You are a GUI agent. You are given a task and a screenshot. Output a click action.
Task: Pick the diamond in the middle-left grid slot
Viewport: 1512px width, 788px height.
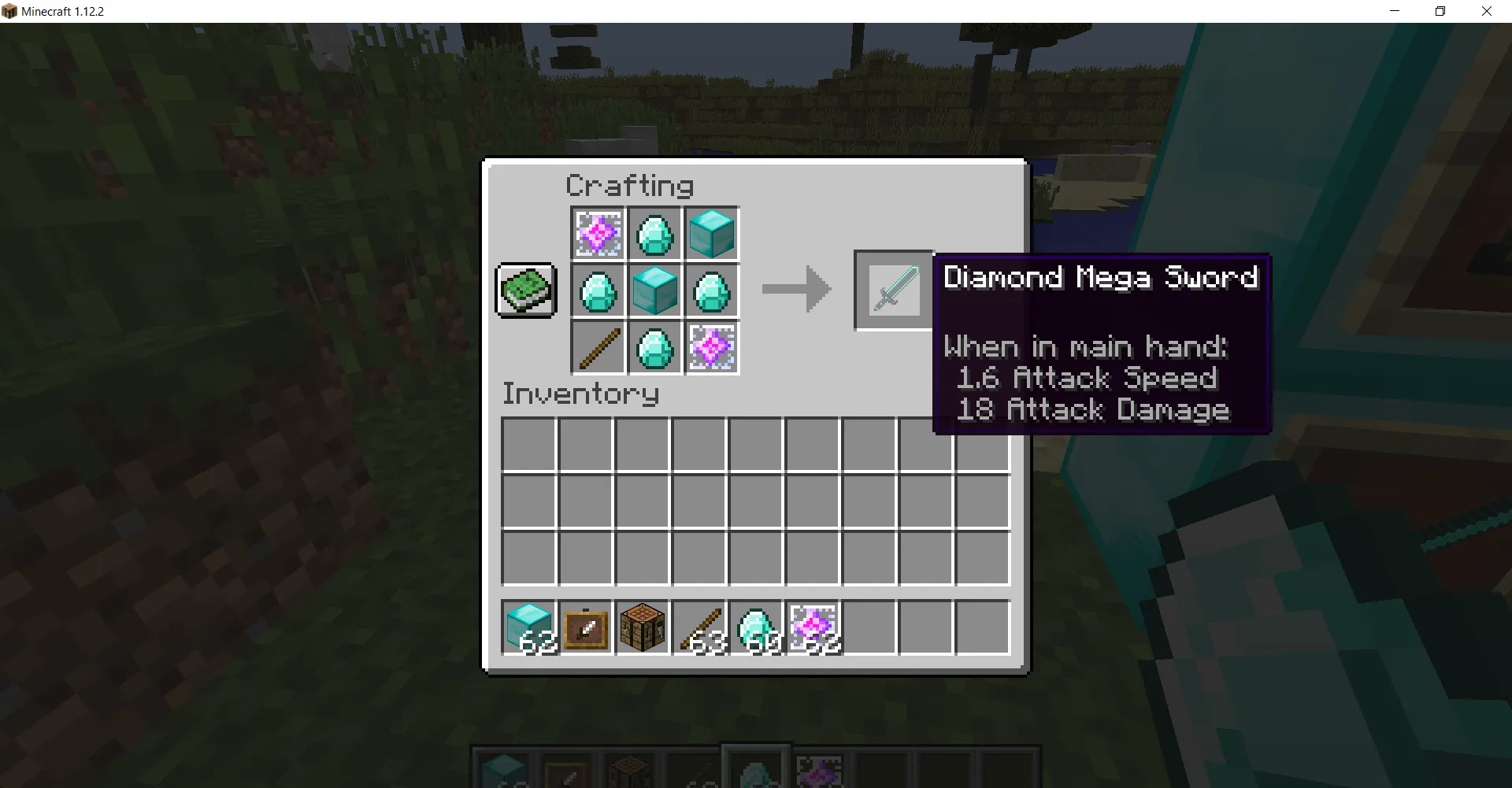coord(598,290)
